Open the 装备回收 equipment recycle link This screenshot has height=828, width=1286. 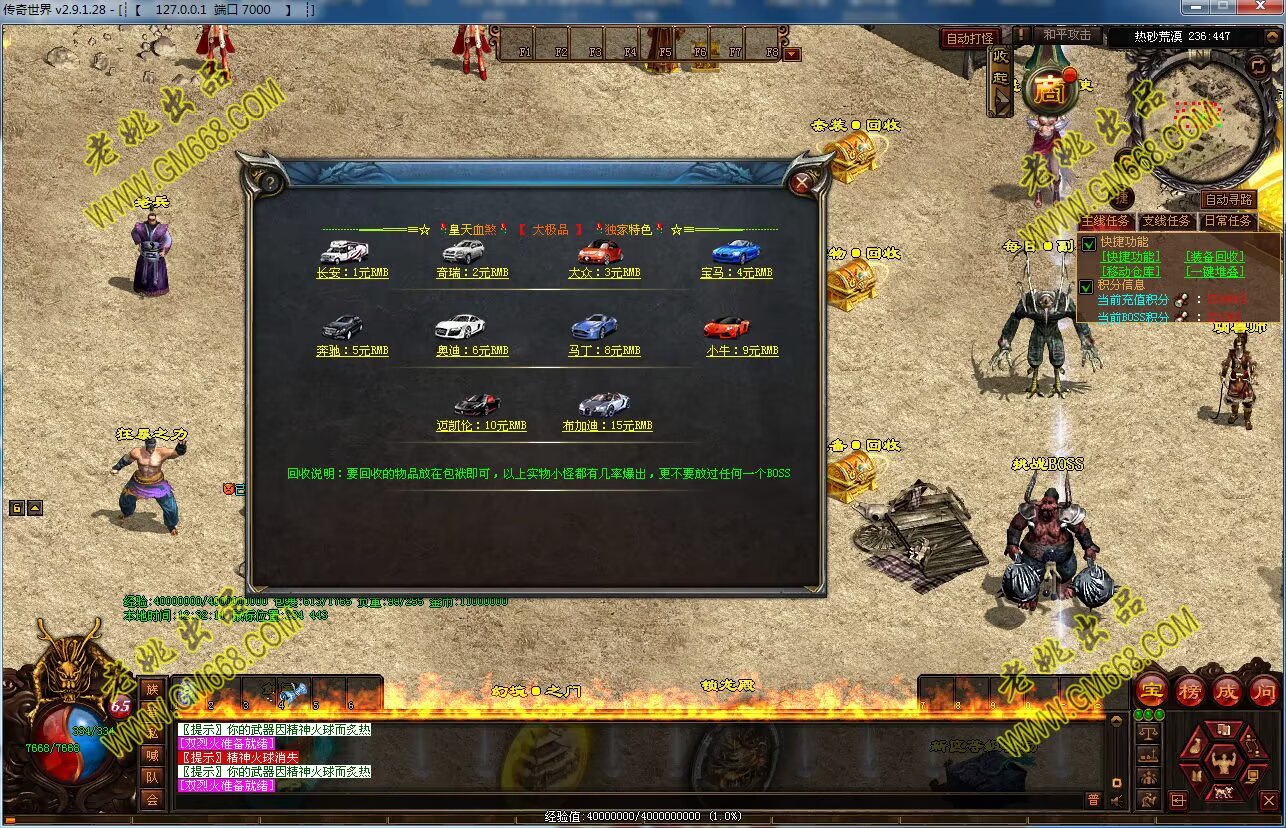pyautogui.click(x=1215, y=257)
